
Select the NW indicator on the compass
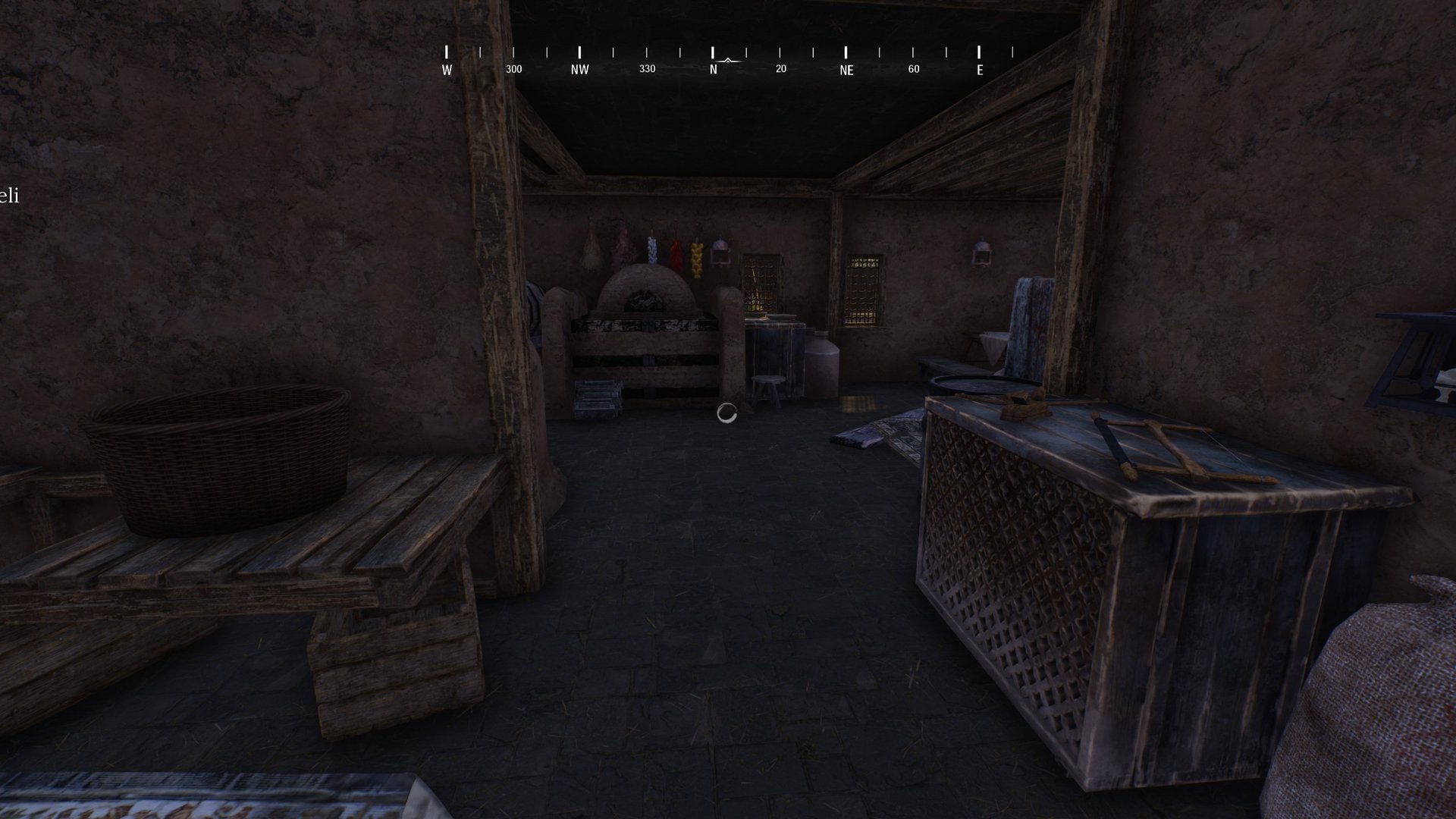coord(580,68)
